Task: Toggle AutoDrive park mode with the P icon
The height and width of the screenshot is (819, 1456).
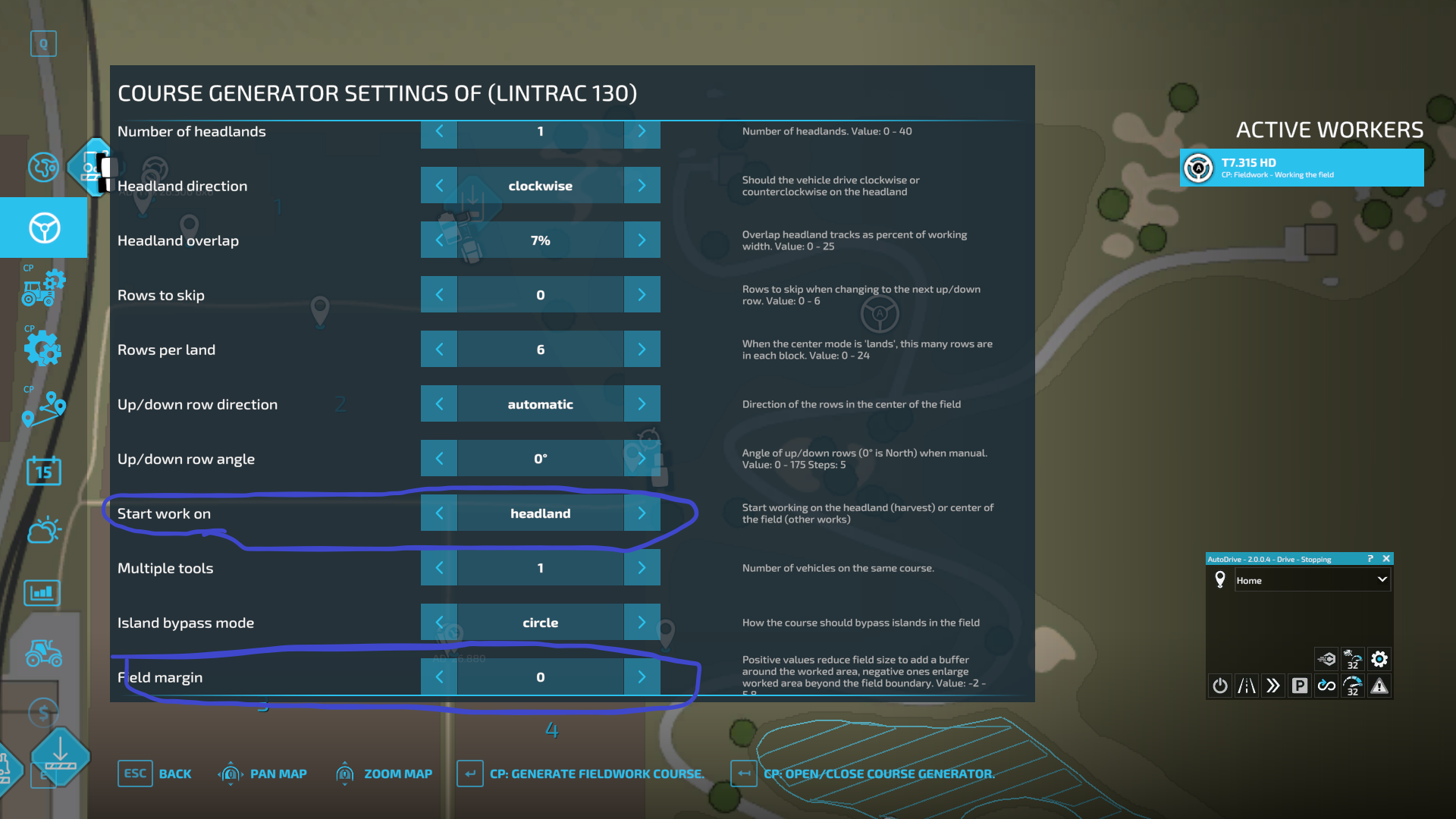Action: (1300, 686)
